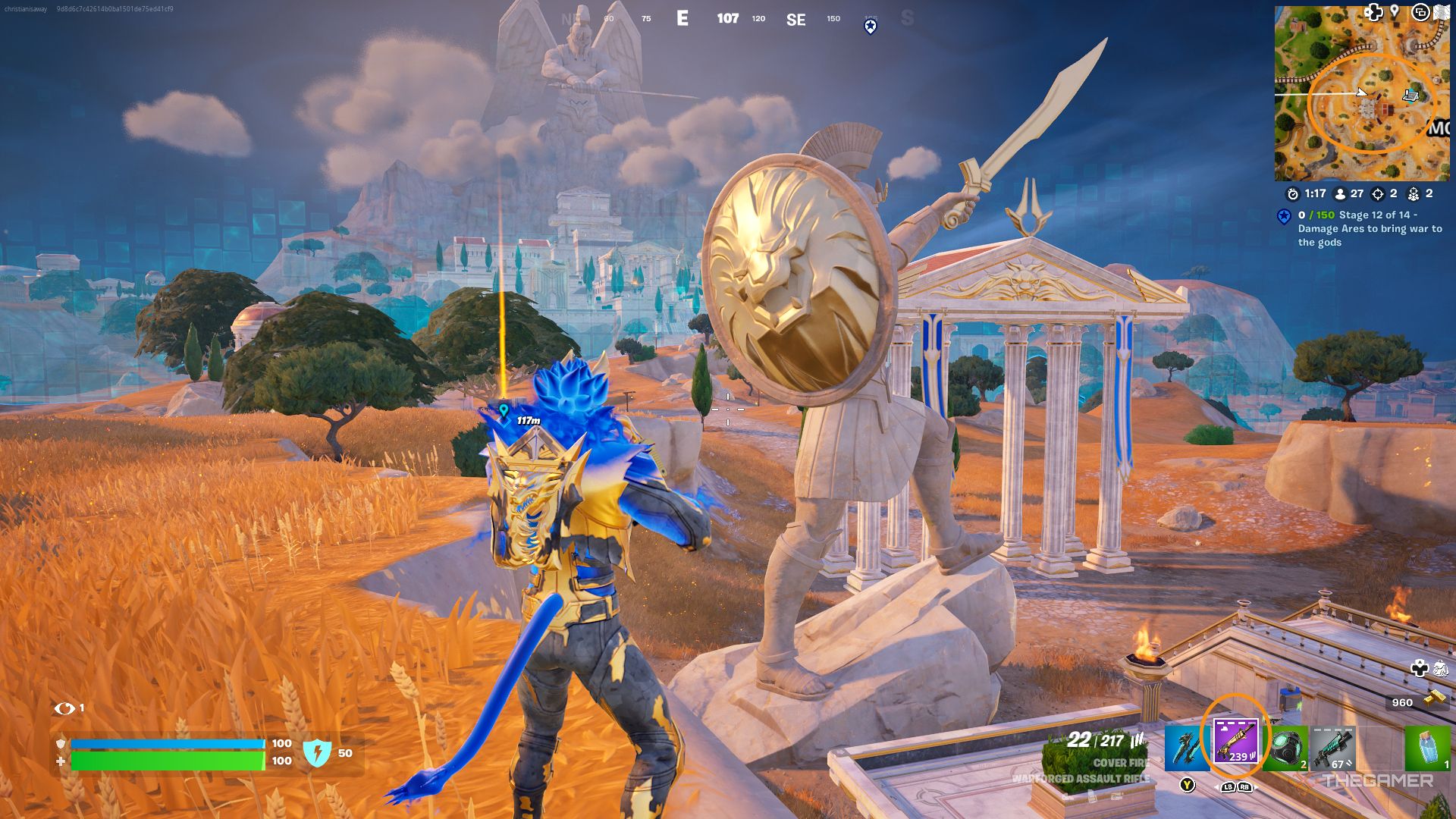Click the gold bars currency counter
Viewport: 1456px width, 819px height.
point(1415,701)
